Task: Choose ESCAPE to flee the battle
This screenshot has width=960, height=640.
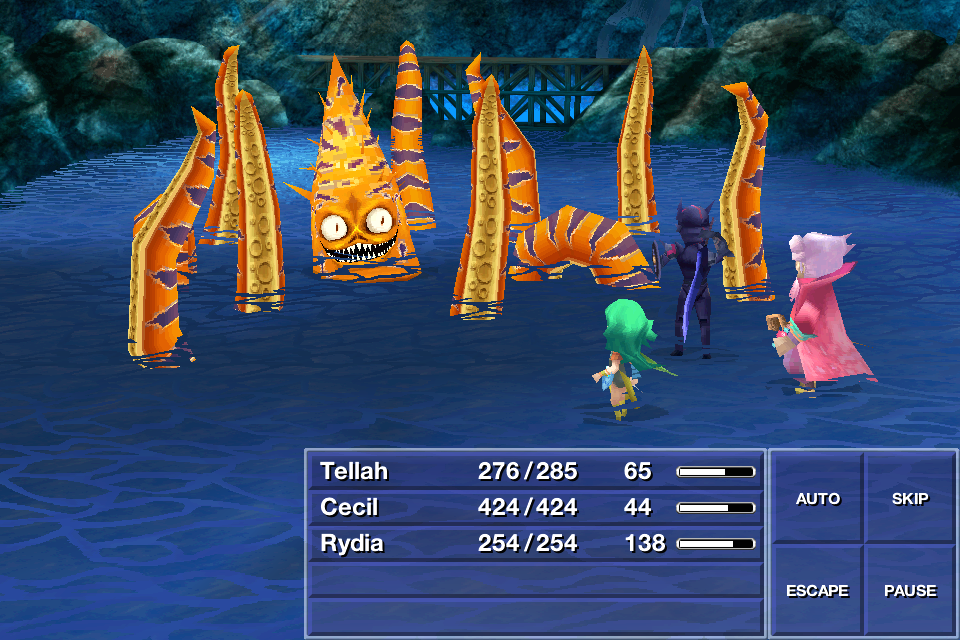Action: pyautogui.click(x=817, y=590)
